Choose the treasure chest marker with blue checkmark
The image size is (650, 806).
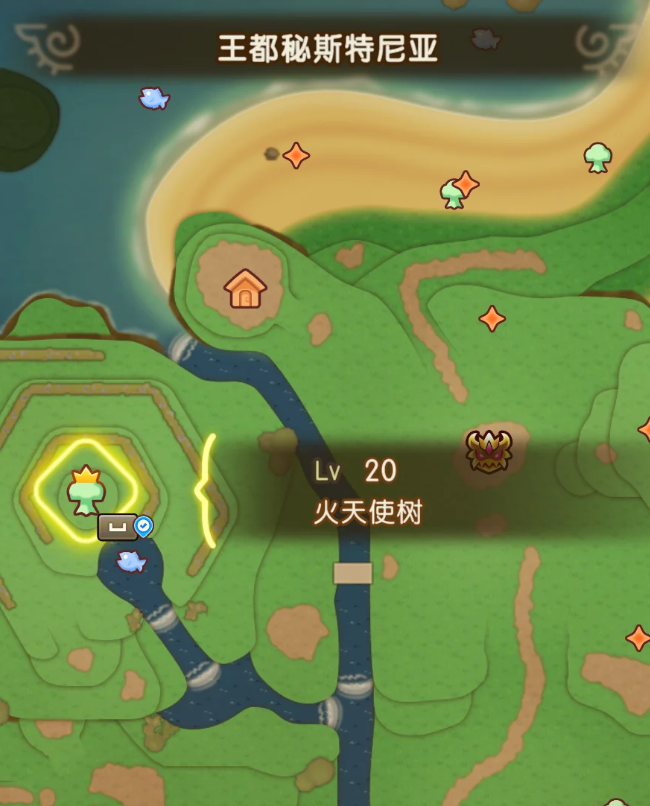[x=118, y=527]
